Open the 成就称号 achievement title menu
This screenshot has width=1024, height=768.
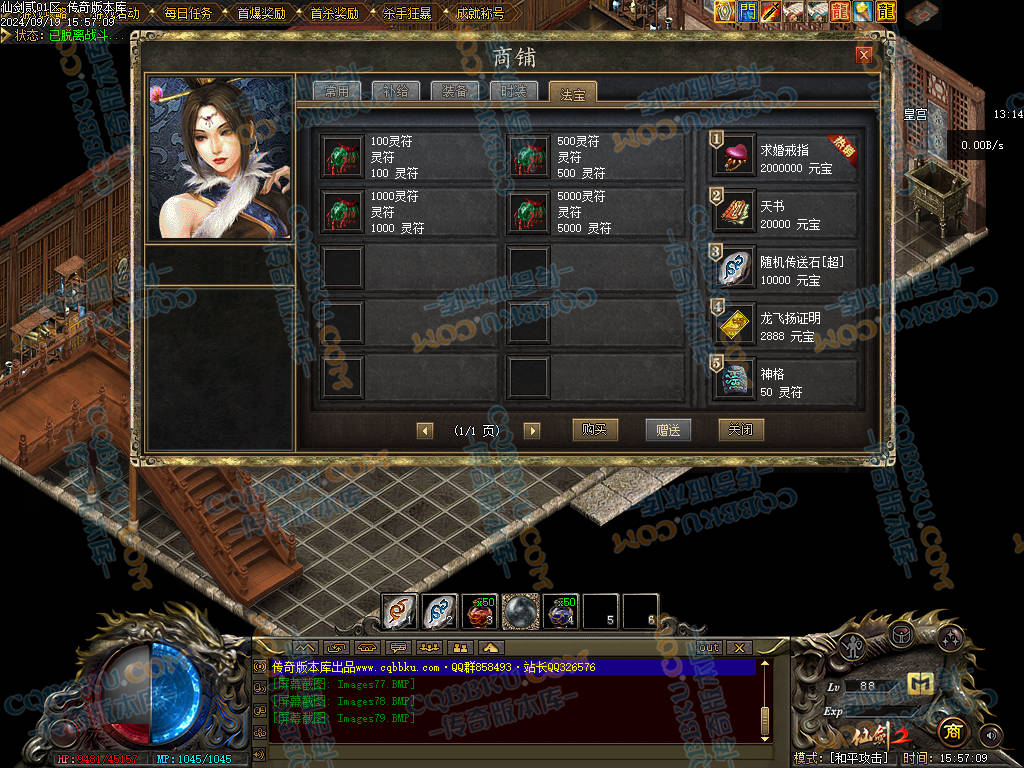click(480, 14)
